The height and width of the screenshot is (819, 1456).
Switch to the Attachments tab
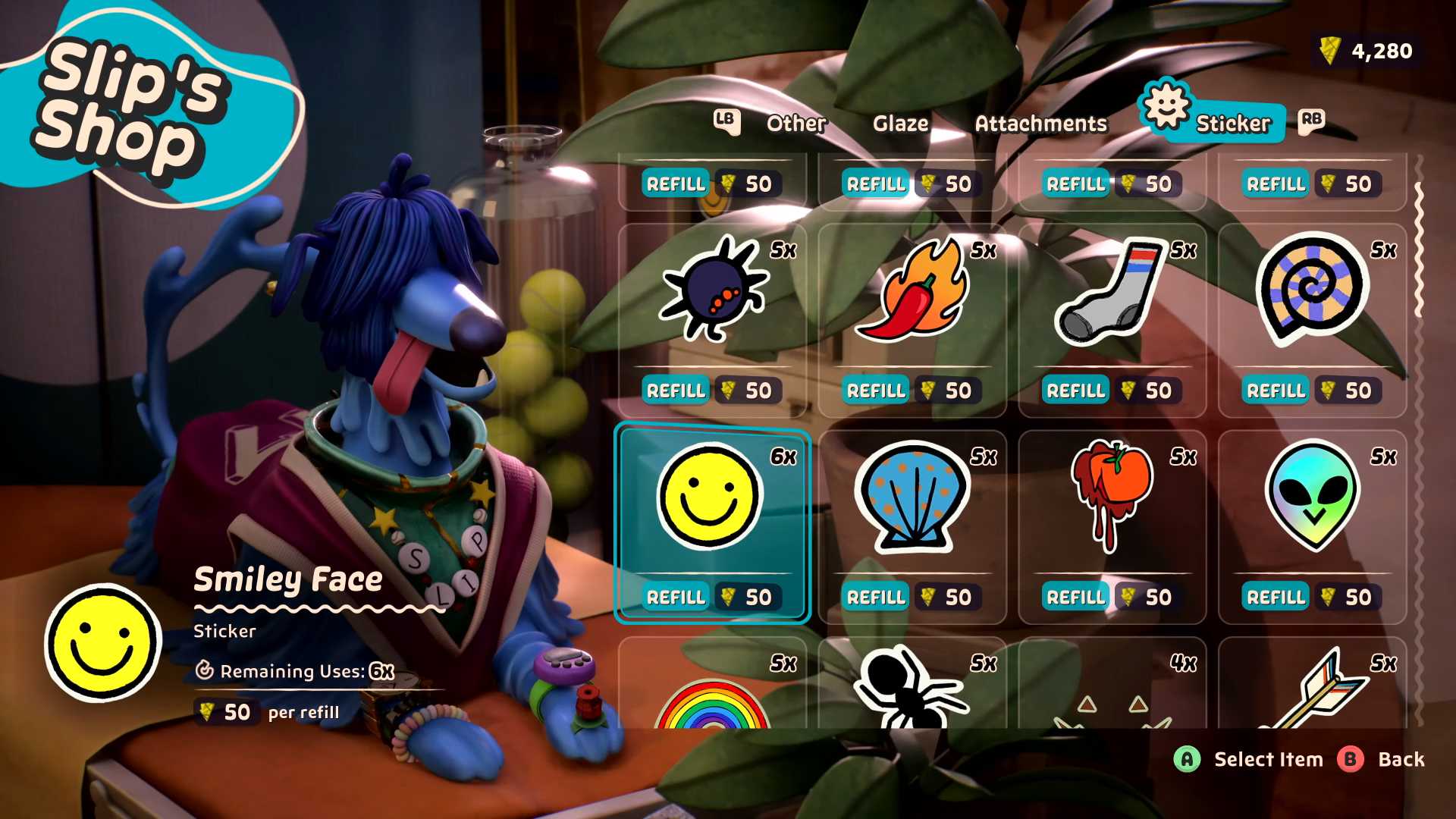coord(1041,123)
